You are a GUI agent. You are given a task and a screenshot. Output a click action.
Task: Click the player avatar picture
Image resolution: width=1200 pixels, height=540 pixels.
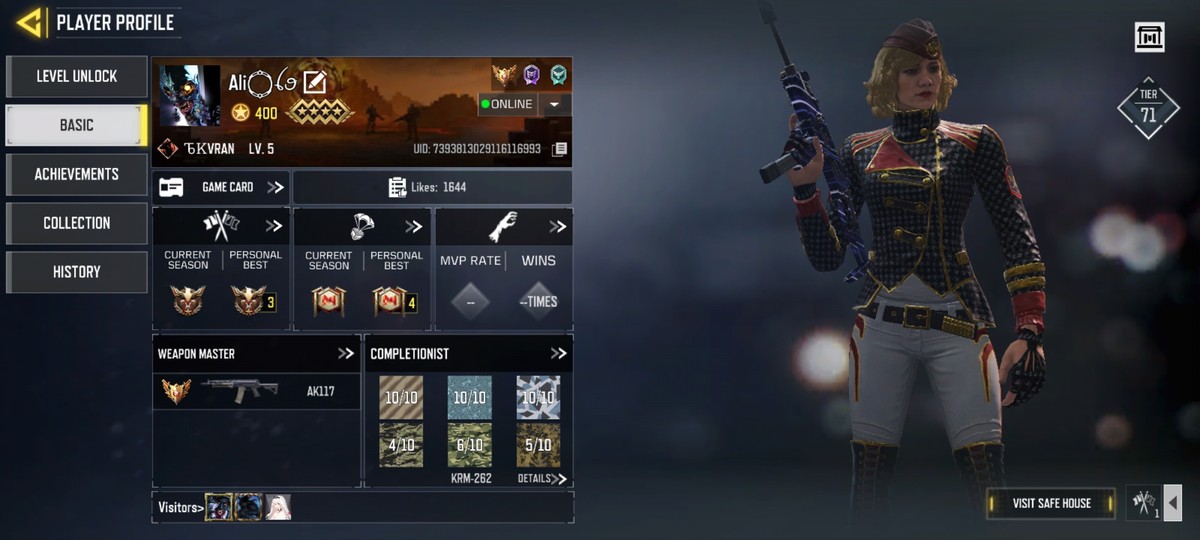point(189,96)
